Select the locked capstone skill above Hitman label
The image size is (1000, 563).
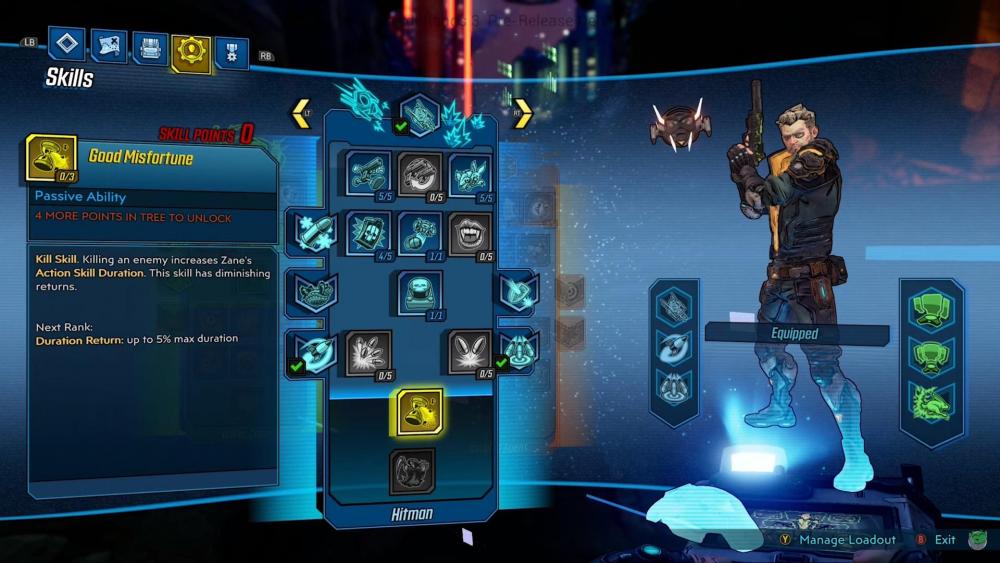(x=412, y=471)
